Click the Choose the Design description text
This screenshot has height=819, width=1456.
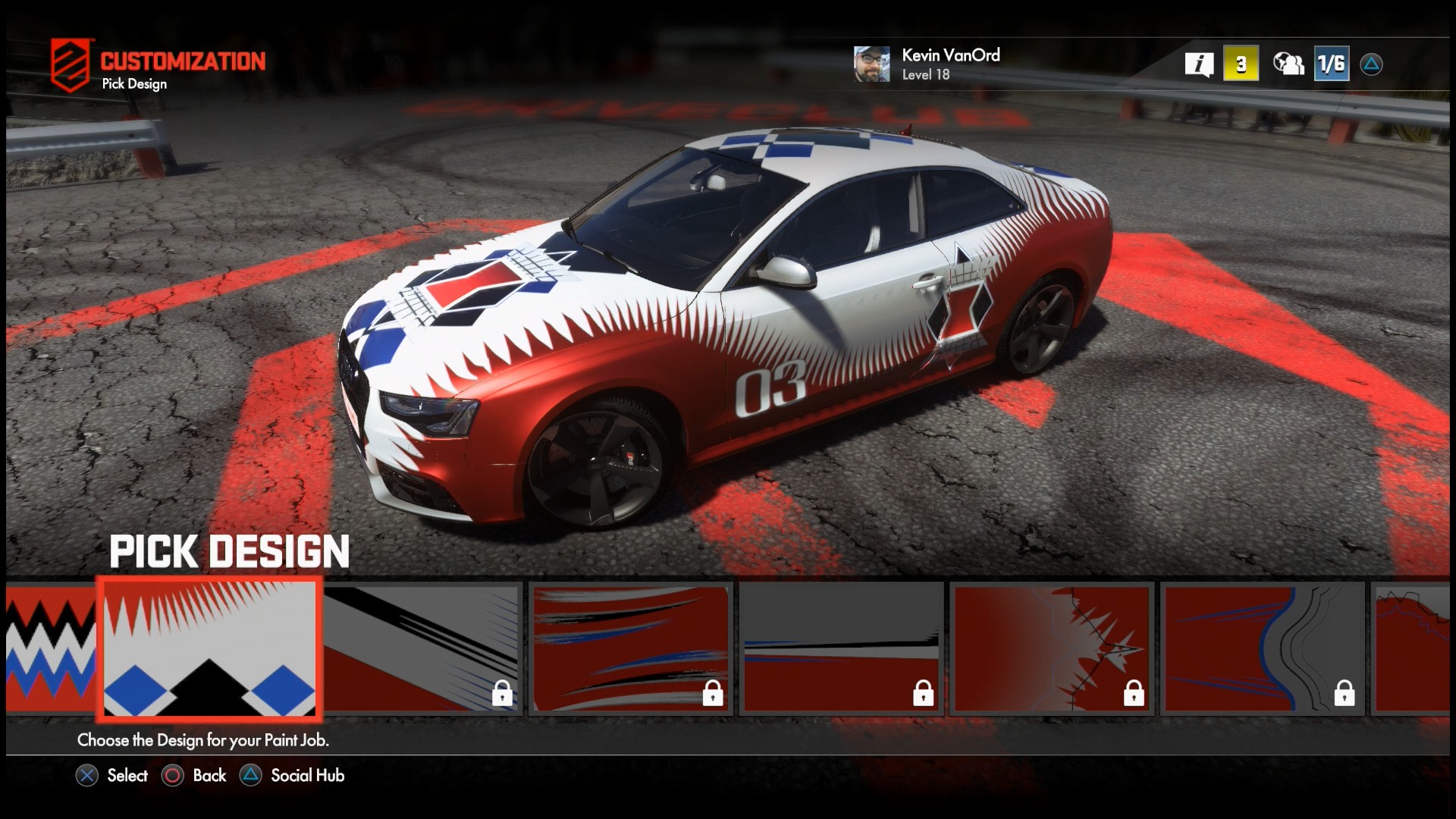click(x=202, y=739)
